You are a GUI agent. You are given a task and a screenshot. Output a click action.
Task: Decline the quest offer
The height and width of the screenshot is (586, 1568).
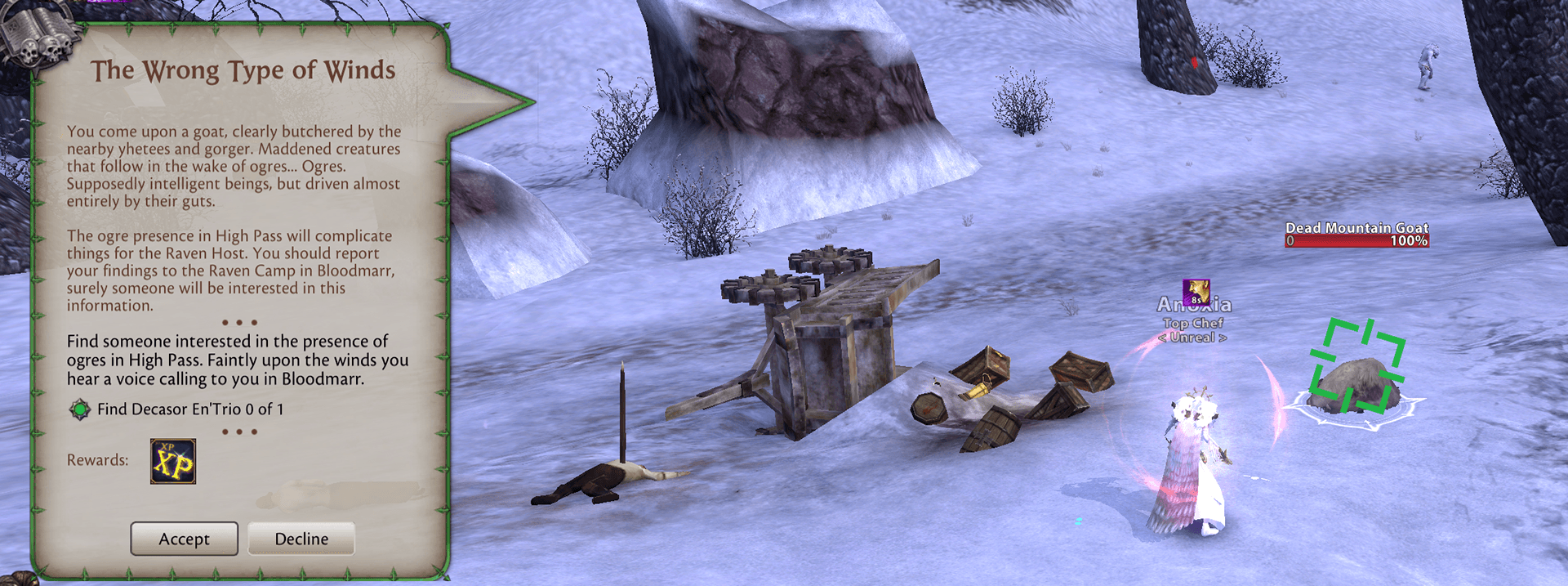click(x=301, y=539)
